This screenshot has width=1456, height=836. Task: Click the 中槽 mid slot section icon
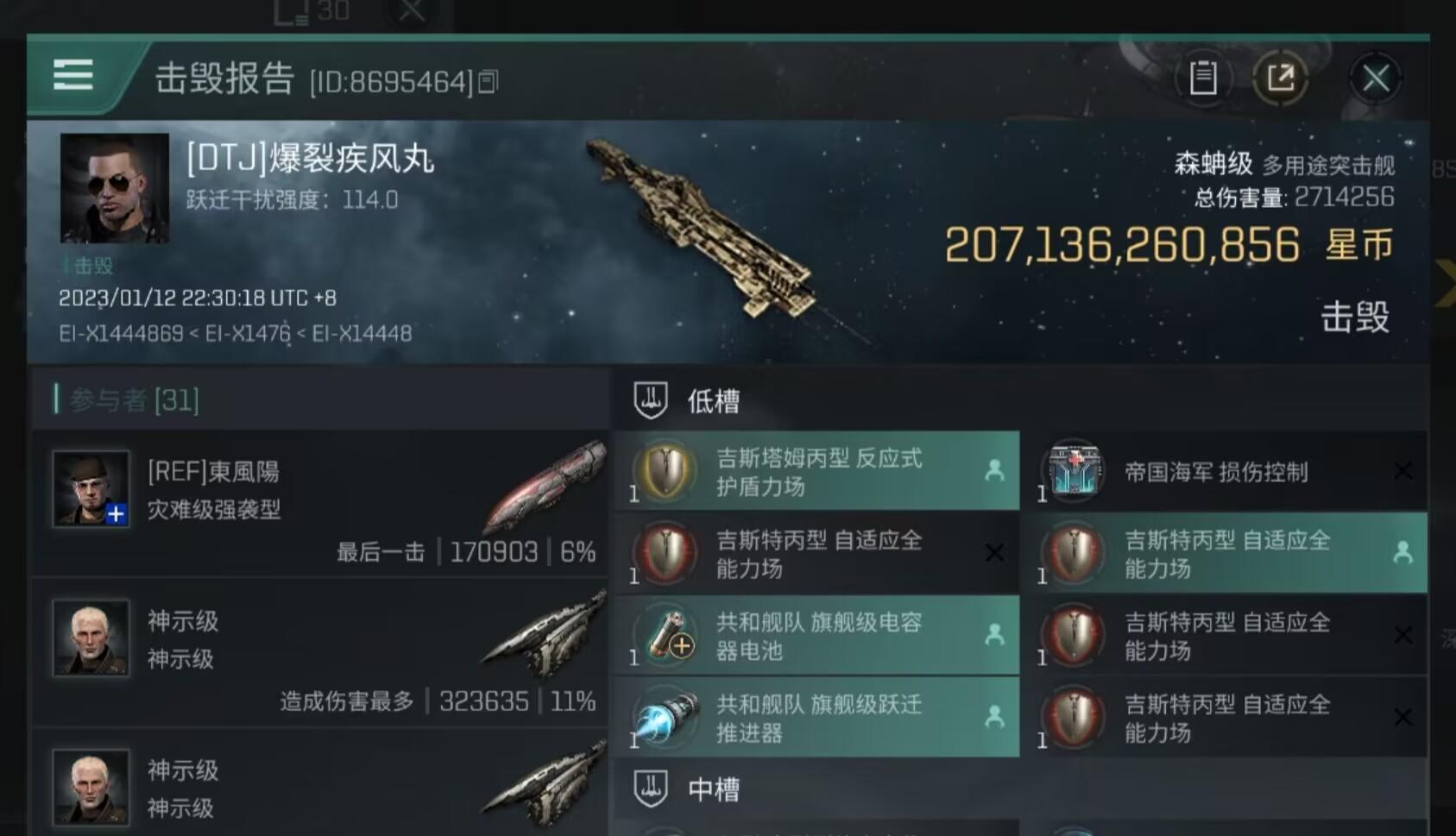pos(652,786)
